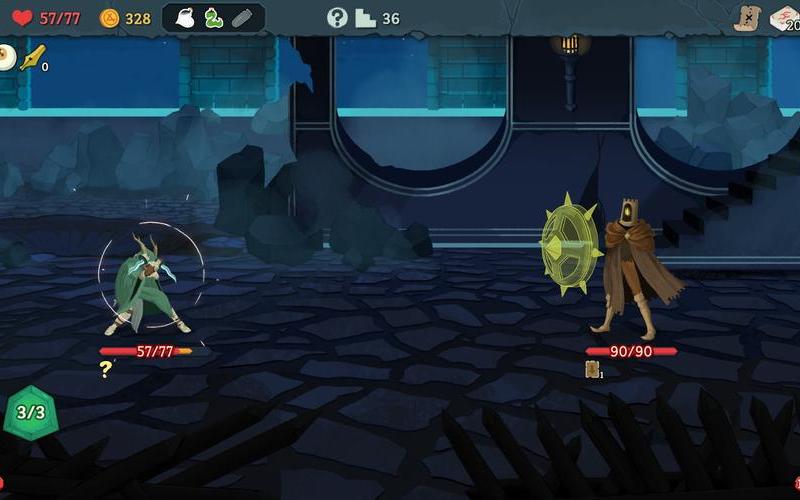Click the question mark room icon

[337, 18]
